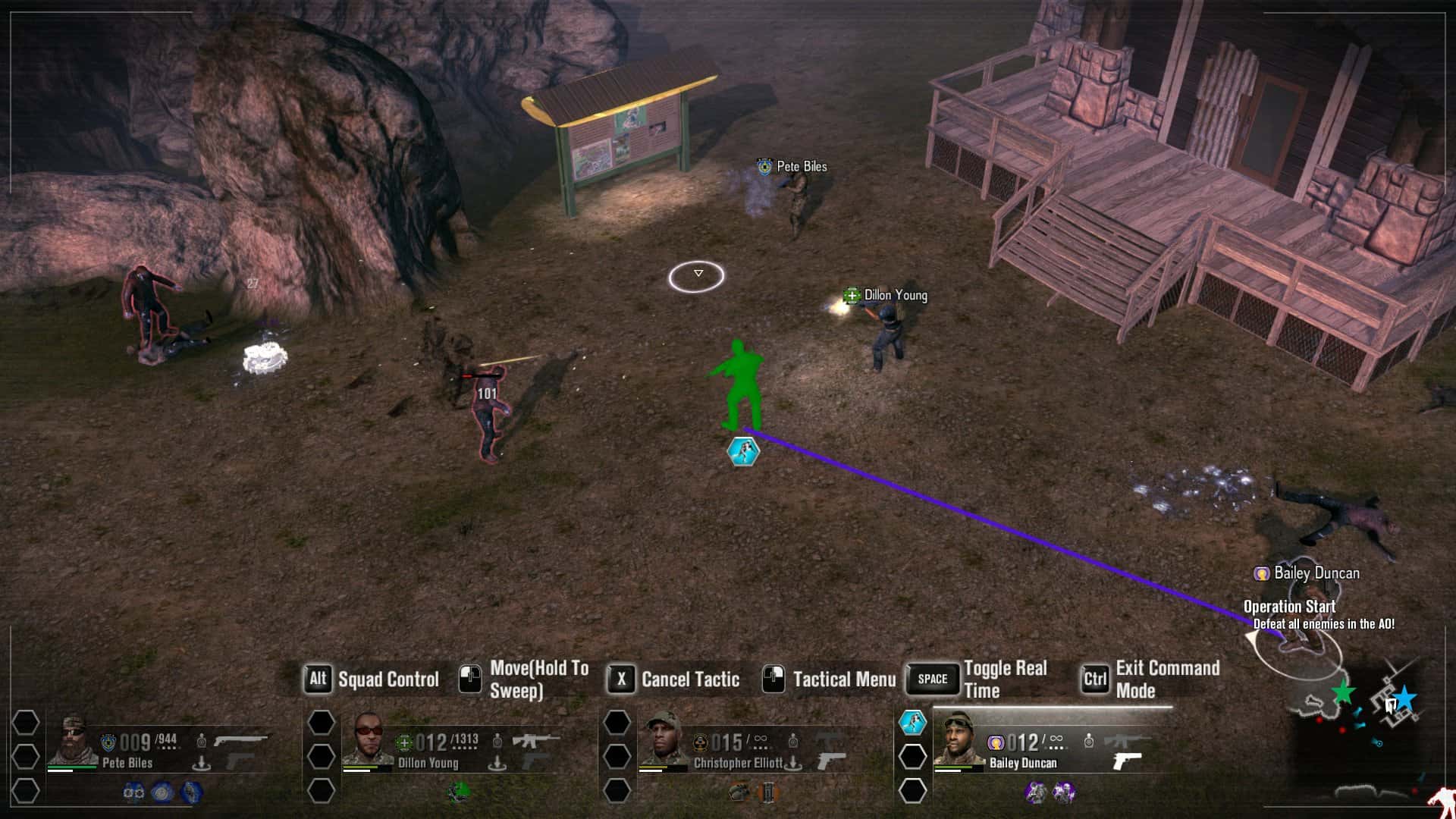Click Bailey Duncan's health bar
The height and width of the screenshot is (819, 1456).
coord(953,767)
